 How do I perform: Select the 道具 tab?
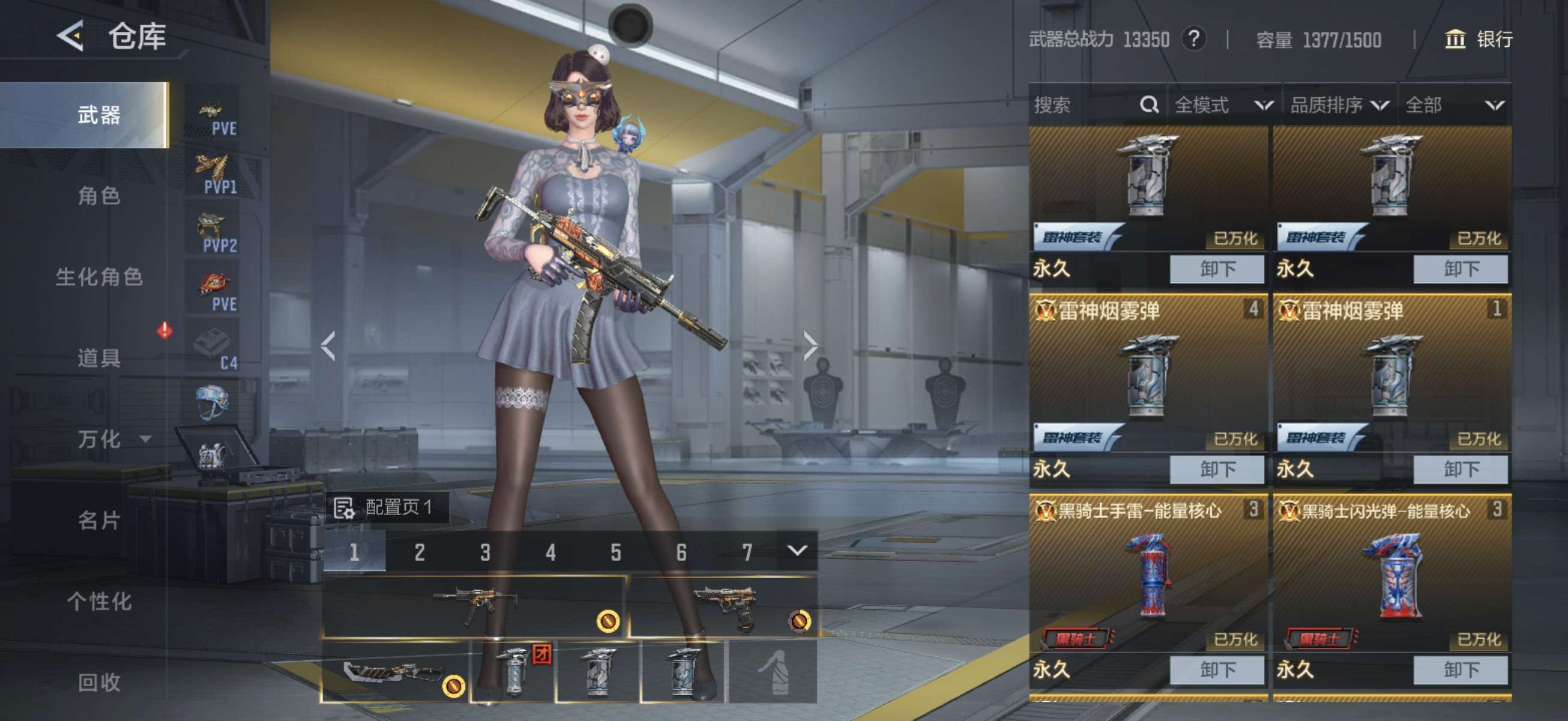coord(99,357)
